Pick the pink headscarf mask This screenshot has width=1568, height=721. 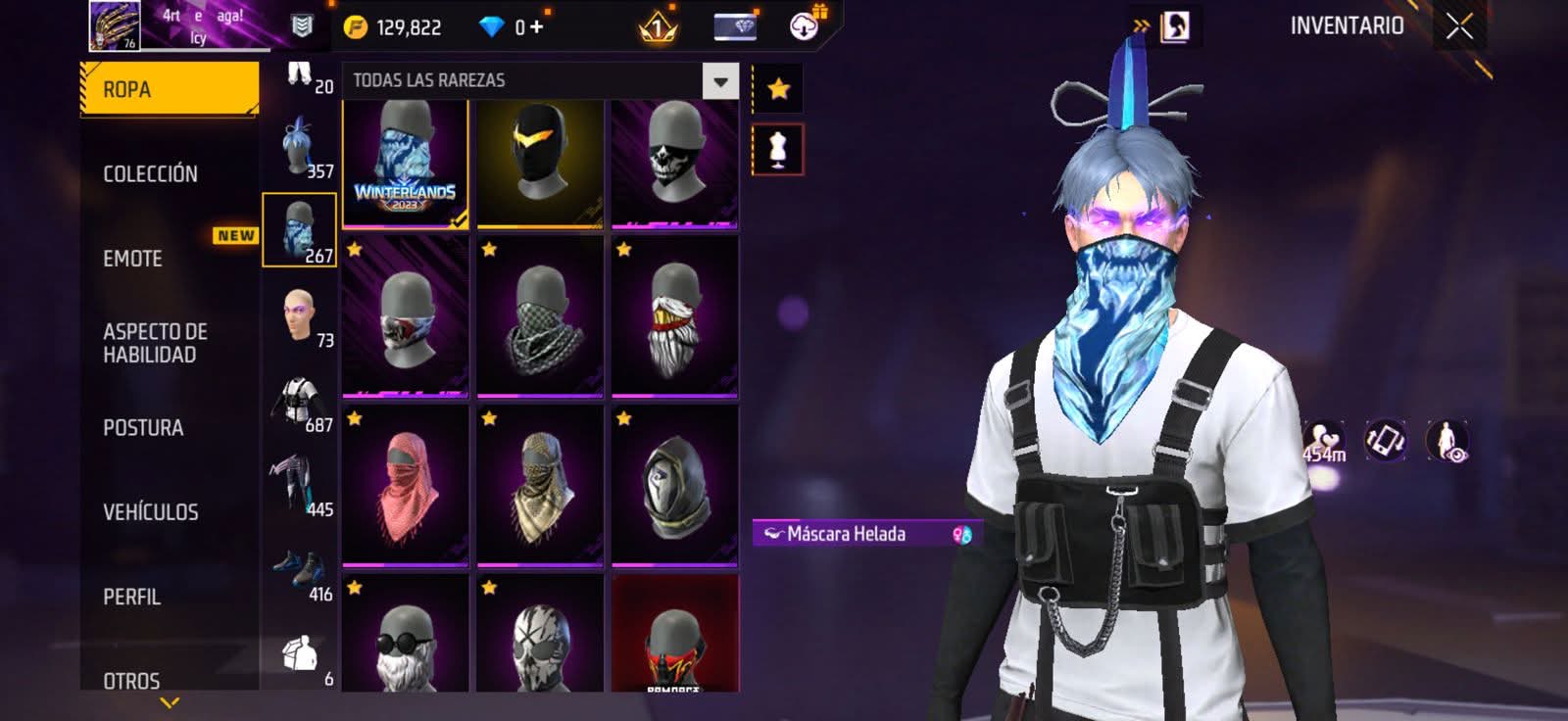click(406, 486)
